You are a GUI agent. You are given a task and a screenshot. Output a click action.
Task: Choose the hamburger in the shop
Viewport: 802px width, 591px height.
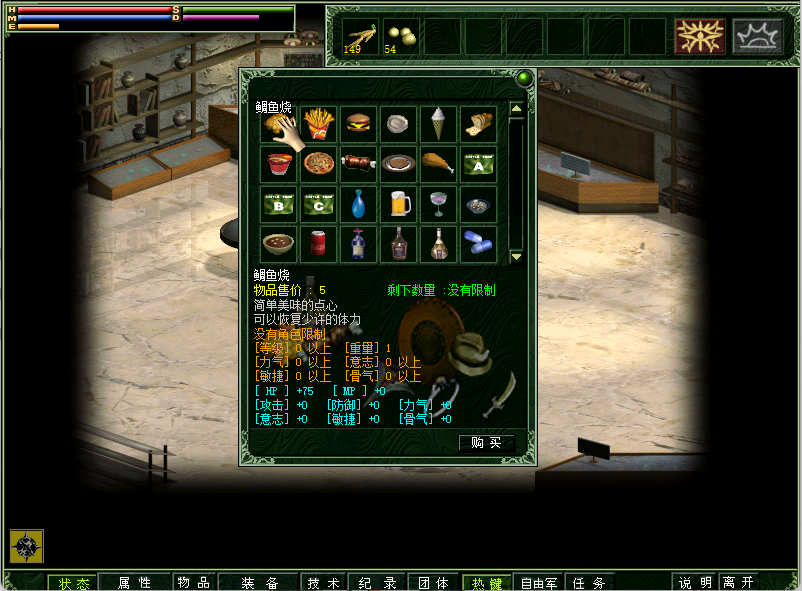[x=358, y=124]
